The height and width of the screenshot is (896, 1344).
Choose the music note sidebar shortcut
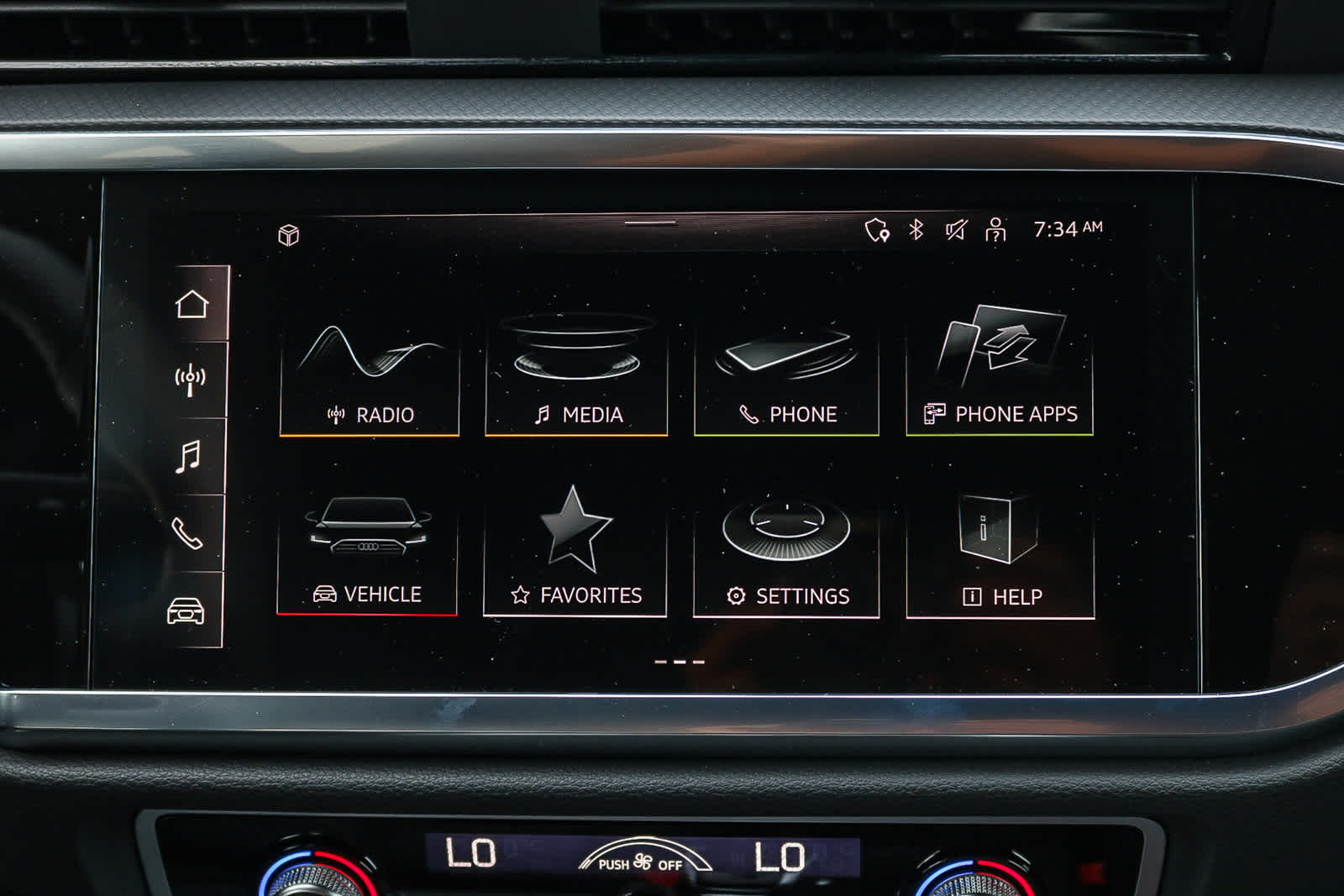tap(188, 457)
